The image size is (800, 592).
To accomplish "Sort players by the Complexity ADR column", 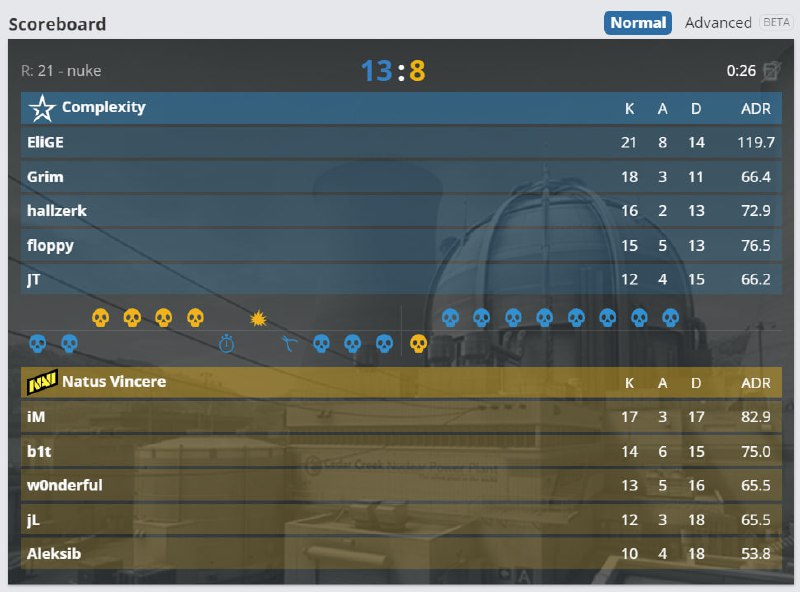I will tap(755, 108).
